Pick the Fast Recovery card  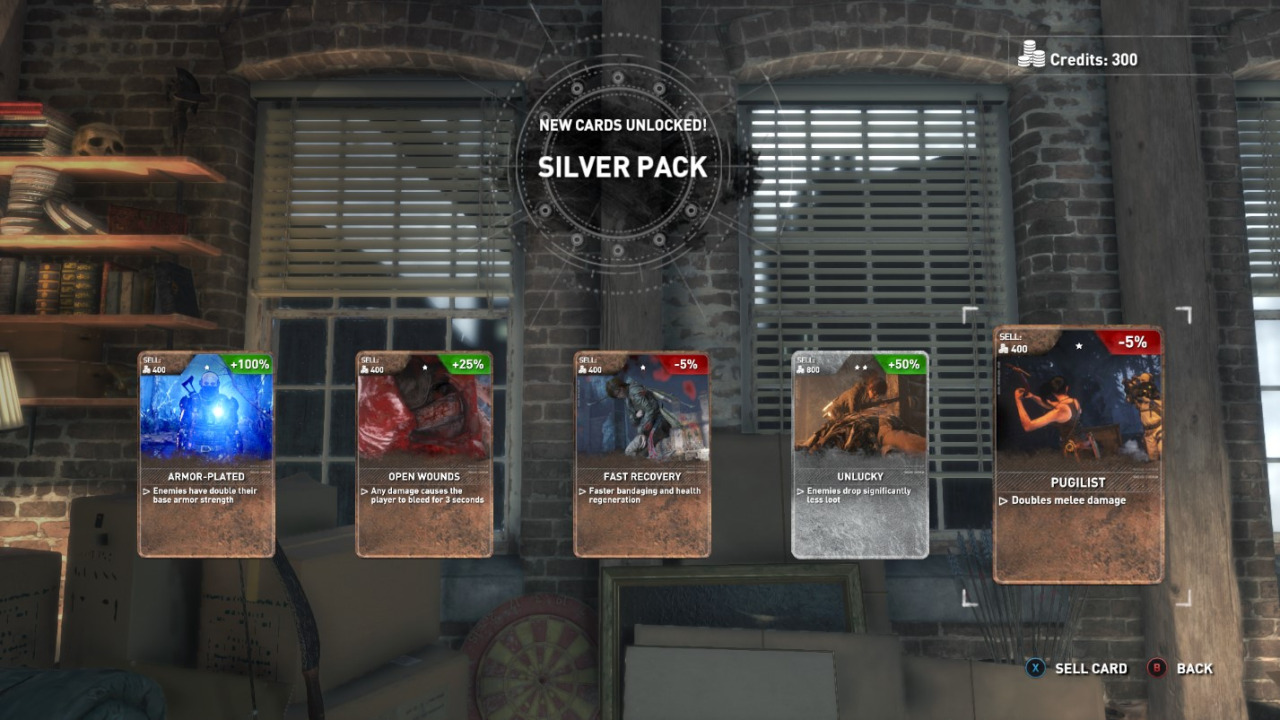642,454
